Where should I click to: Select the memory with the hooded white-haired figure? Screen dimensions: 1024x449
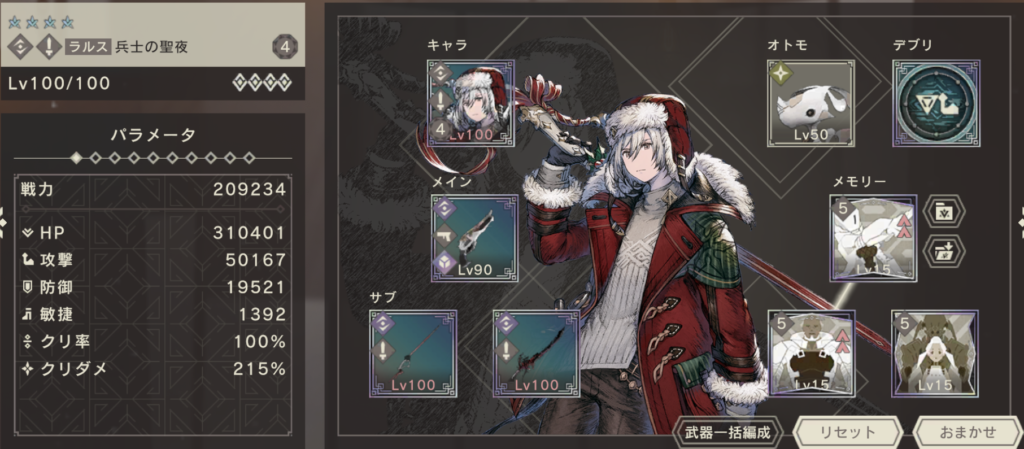coord(935,354)
